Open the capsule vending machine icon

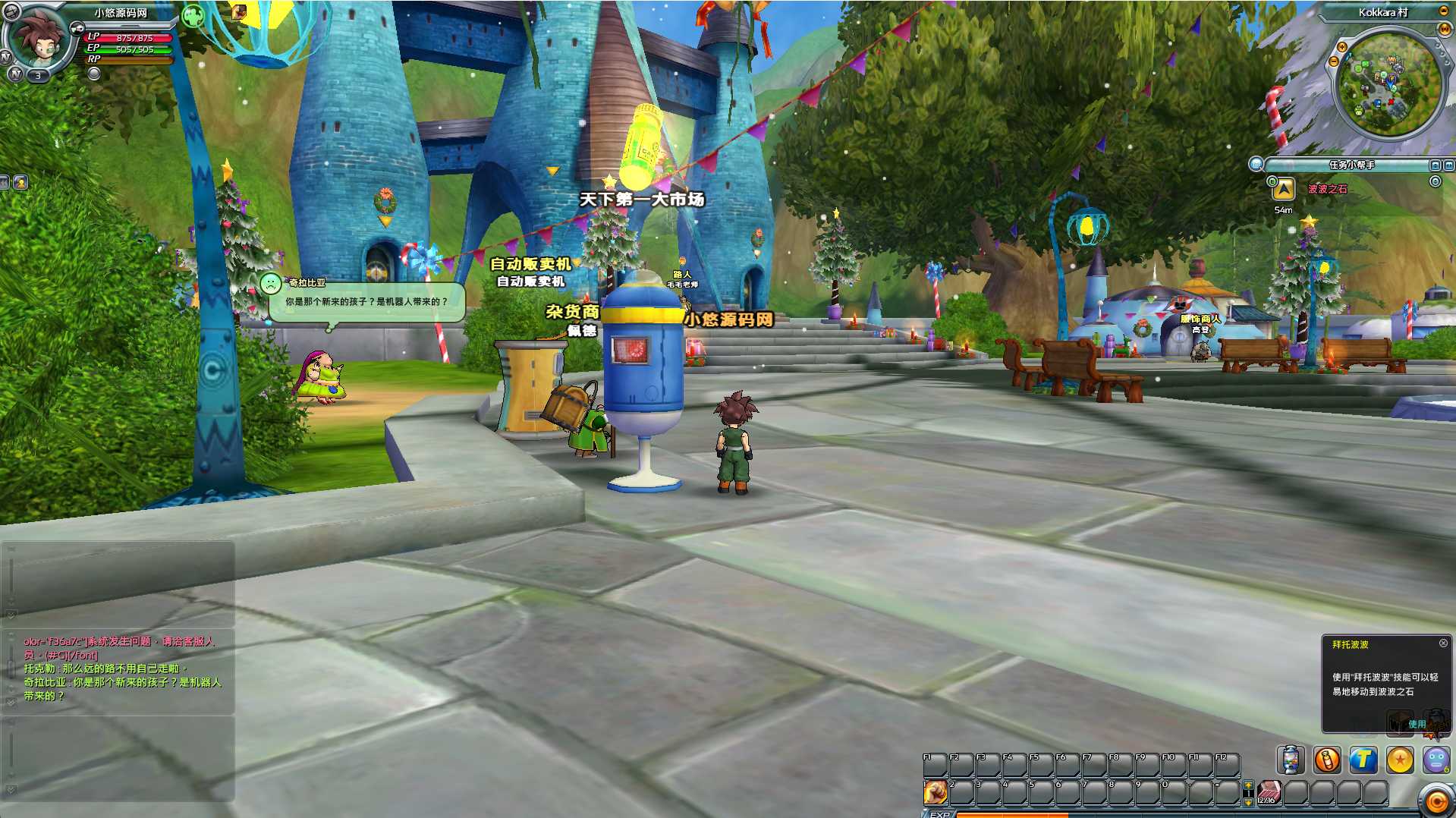[1290, 760]
